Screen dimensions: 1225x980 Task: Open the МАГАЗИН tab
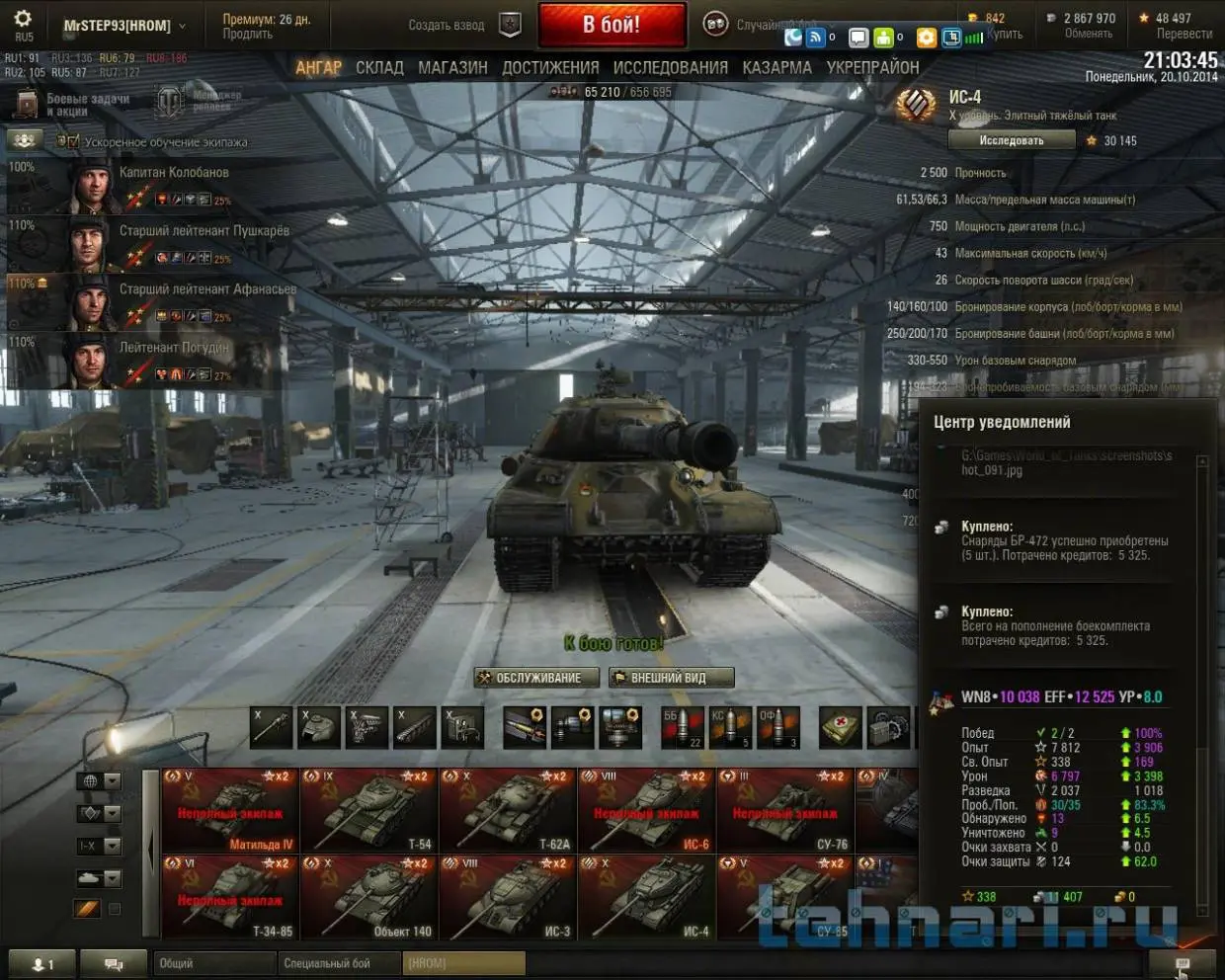point(452,68)
